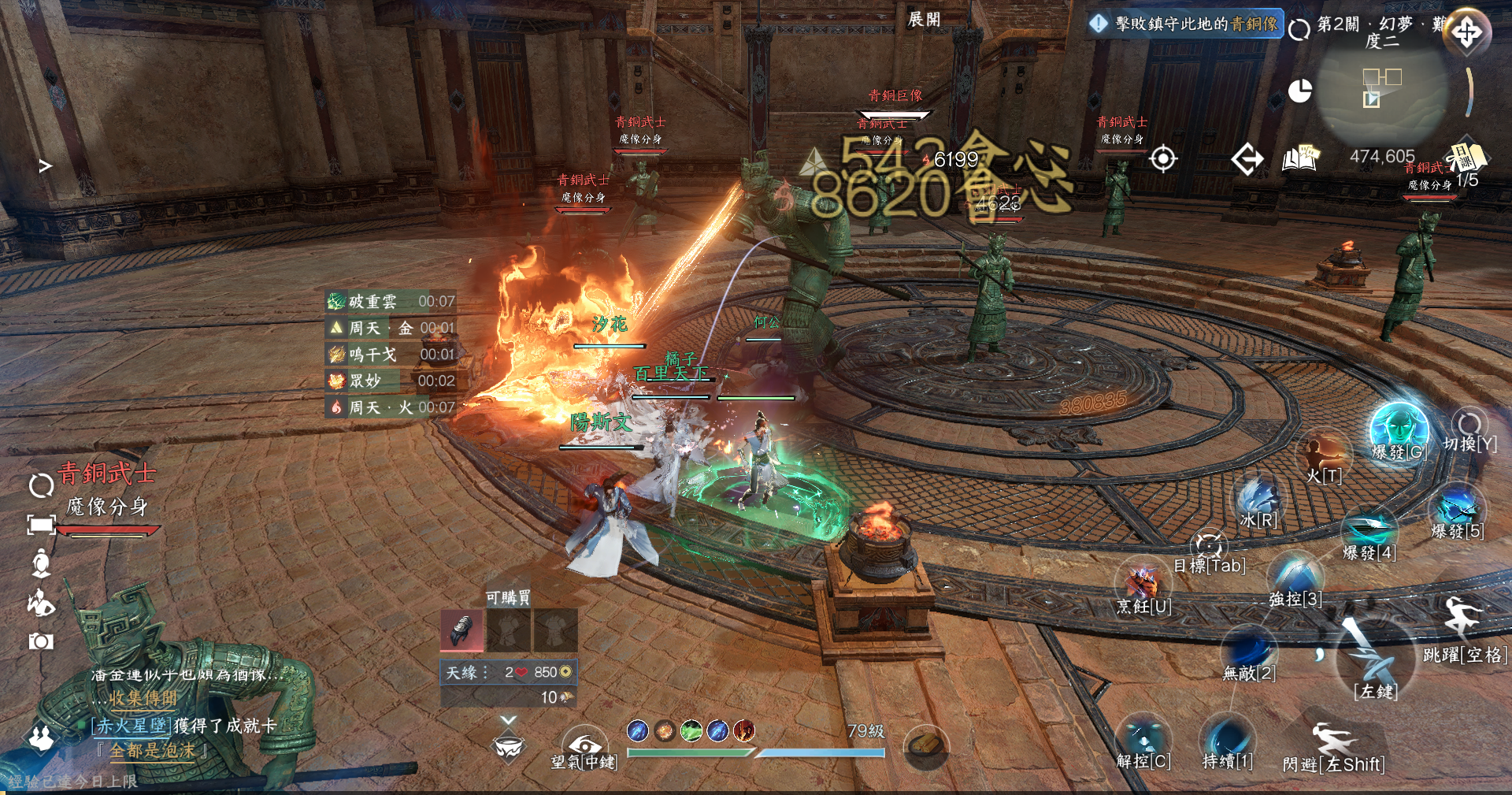Open the 烹飪[U] cooking item
Image resolution: width=1512 pixels, height=795 pixels.
click(x=1143, y=585)
